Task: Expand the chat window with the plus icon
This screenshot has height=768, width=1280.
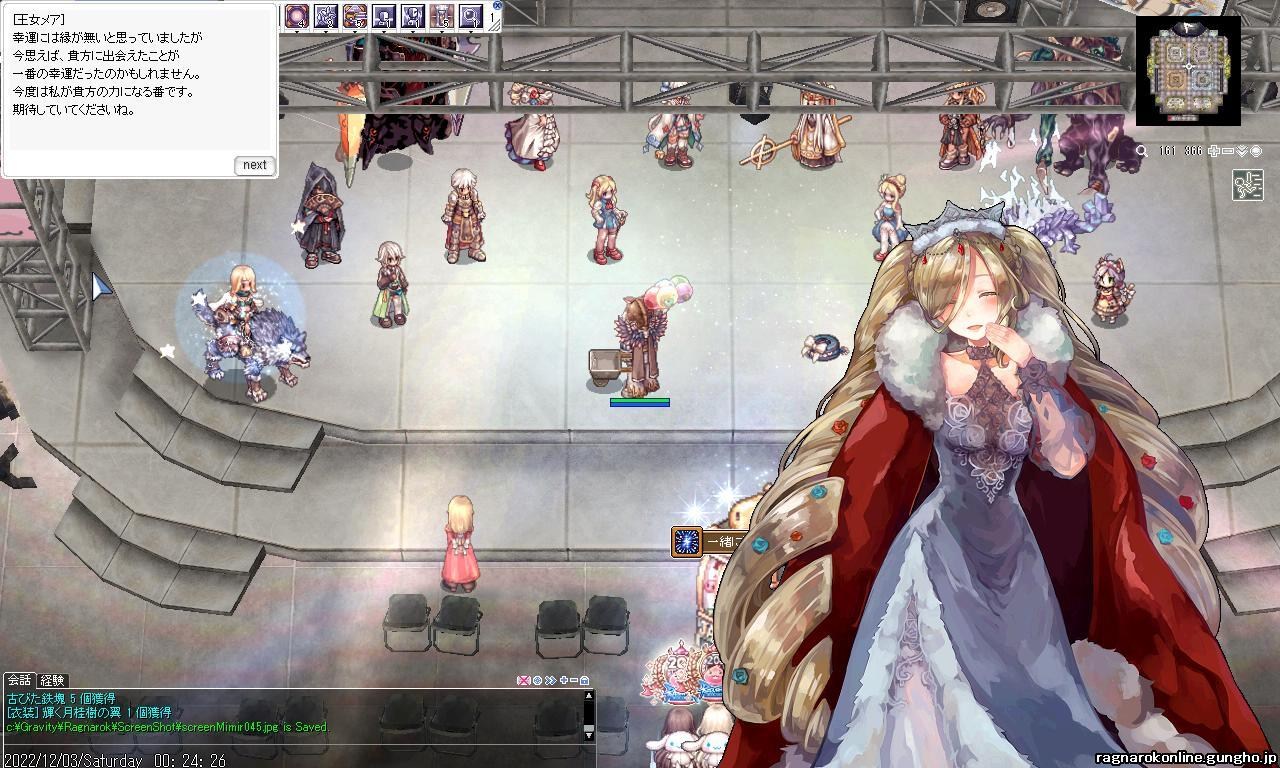Action: 564,680
